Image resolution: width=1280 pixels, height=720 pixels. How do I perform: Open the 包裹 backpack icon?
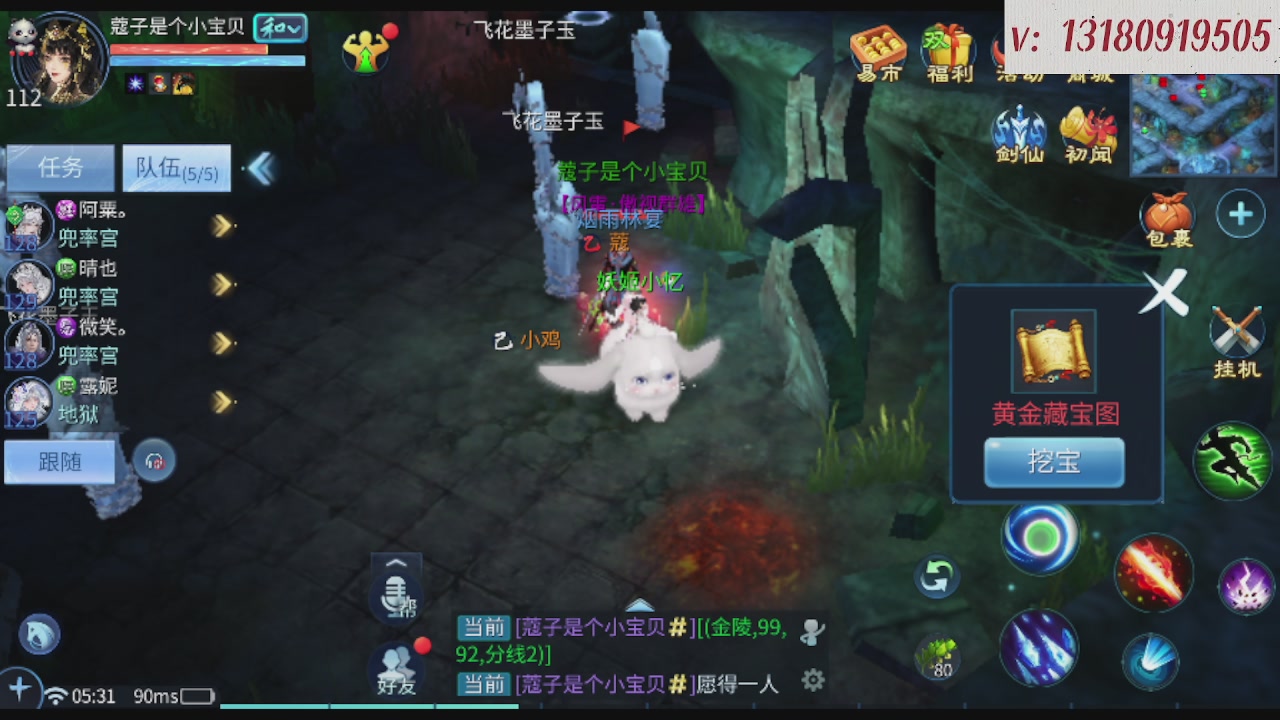pyautogui.click(x=1168, y=213)
